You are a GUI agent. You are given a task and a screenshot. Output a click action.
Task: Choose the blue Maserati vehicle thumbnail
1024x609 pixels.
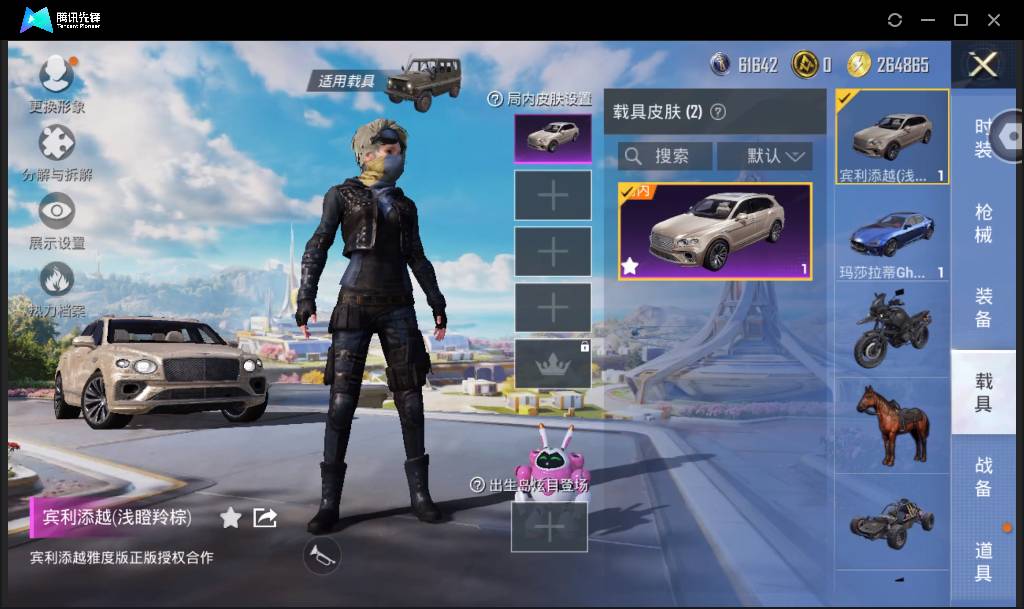click(892, 237)
